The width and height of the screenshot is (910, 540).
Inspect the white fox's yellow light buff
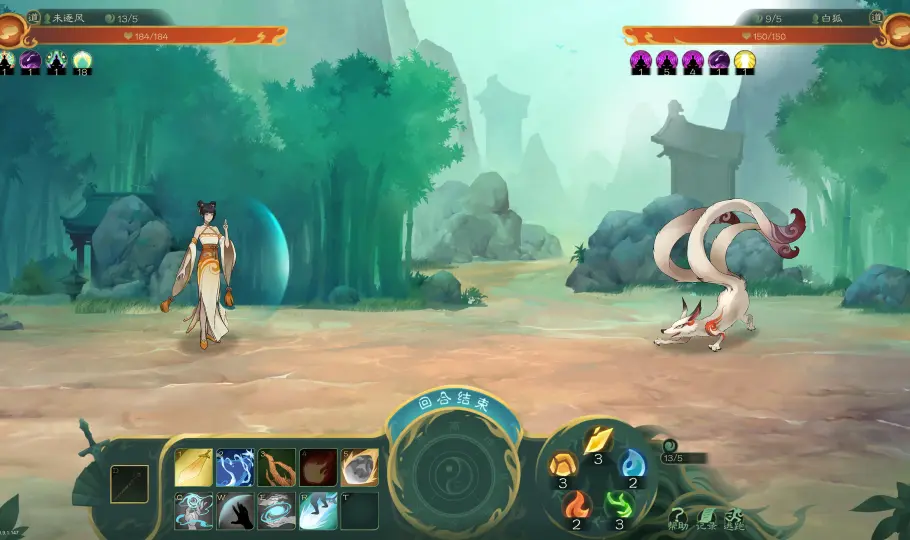pos(745,62)
